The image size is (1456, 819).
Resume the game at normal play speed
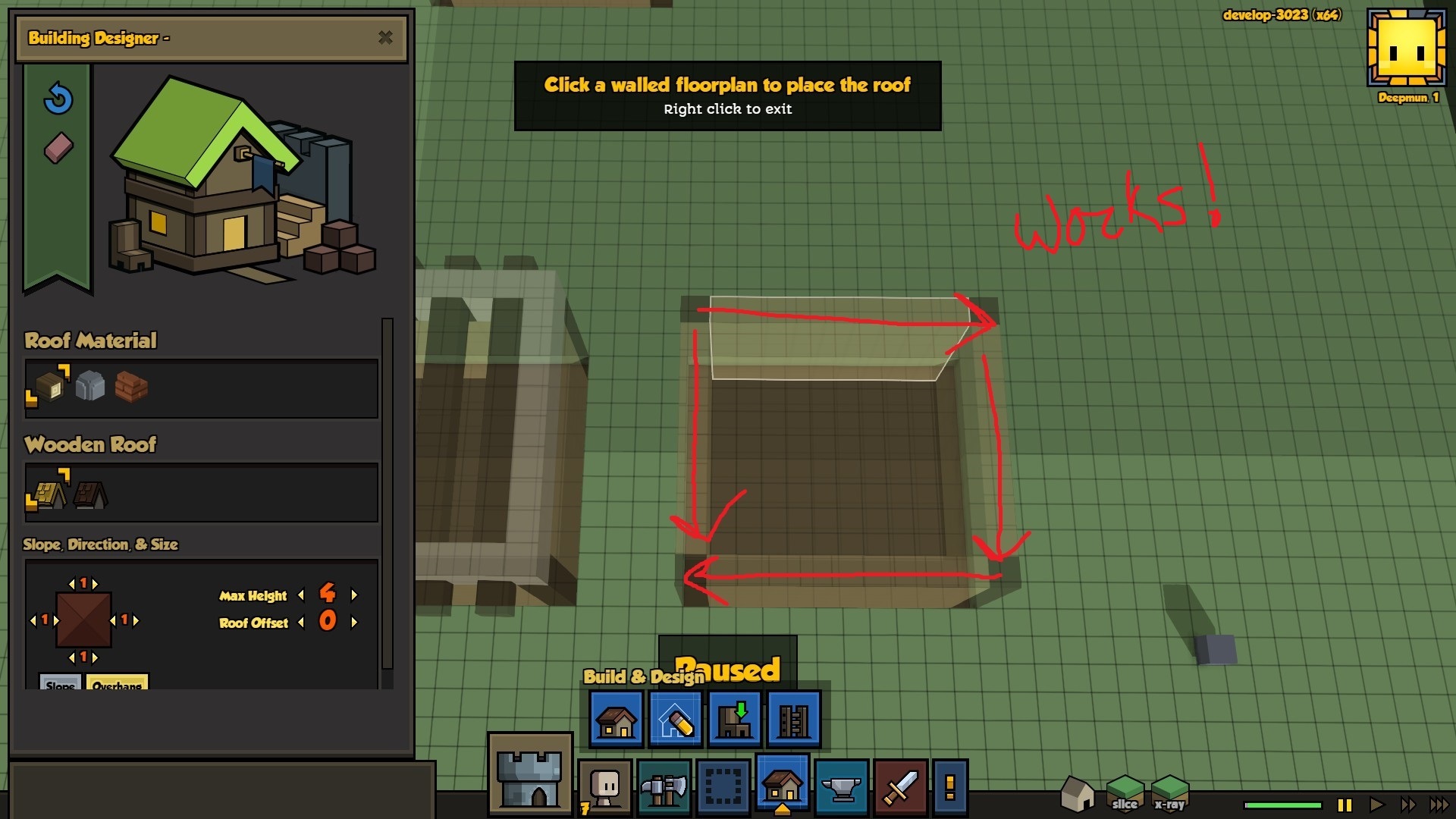click(x=1376, y=805)
